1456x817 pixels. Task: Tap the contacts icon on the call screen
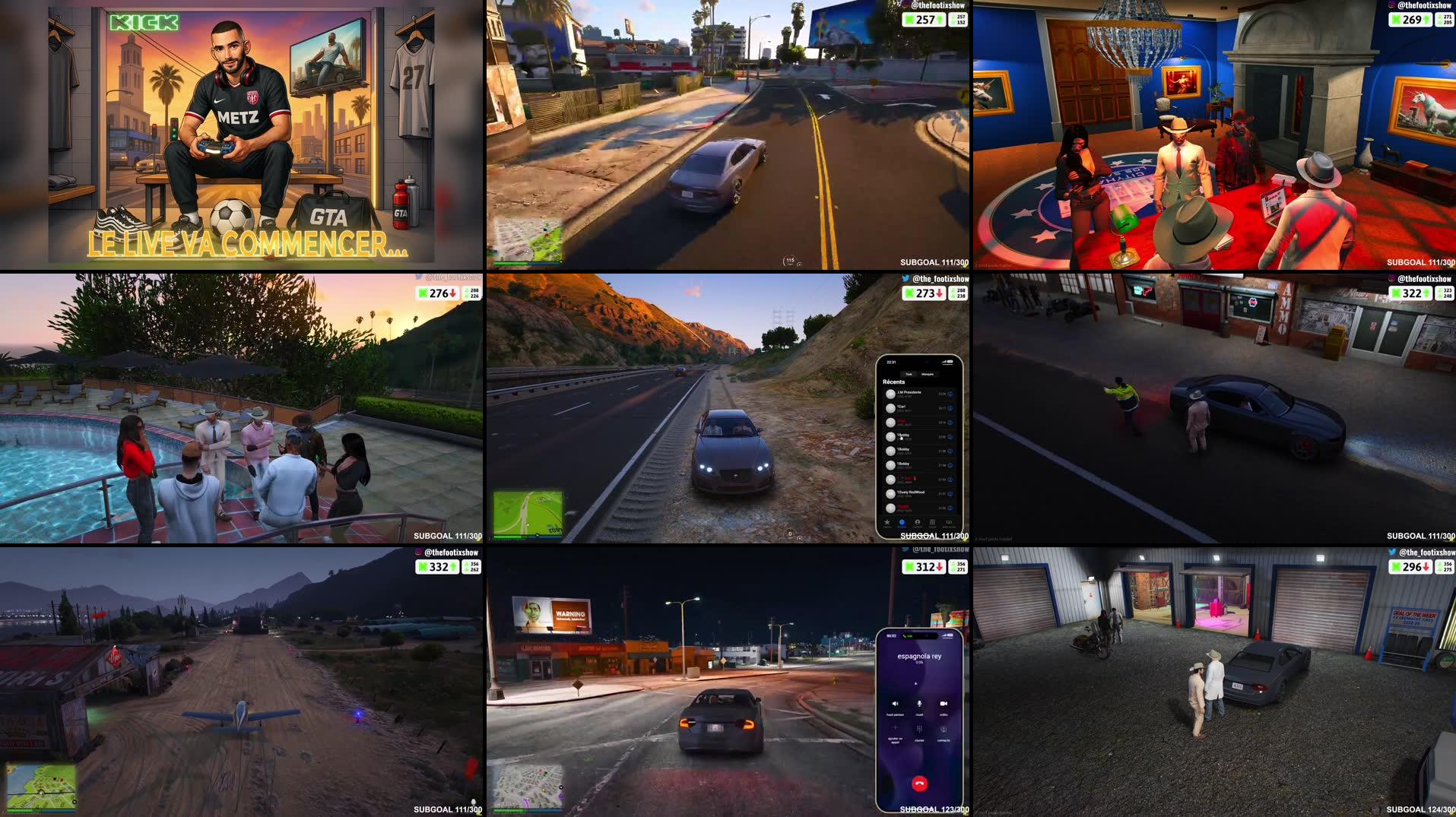tap(943, 730)
